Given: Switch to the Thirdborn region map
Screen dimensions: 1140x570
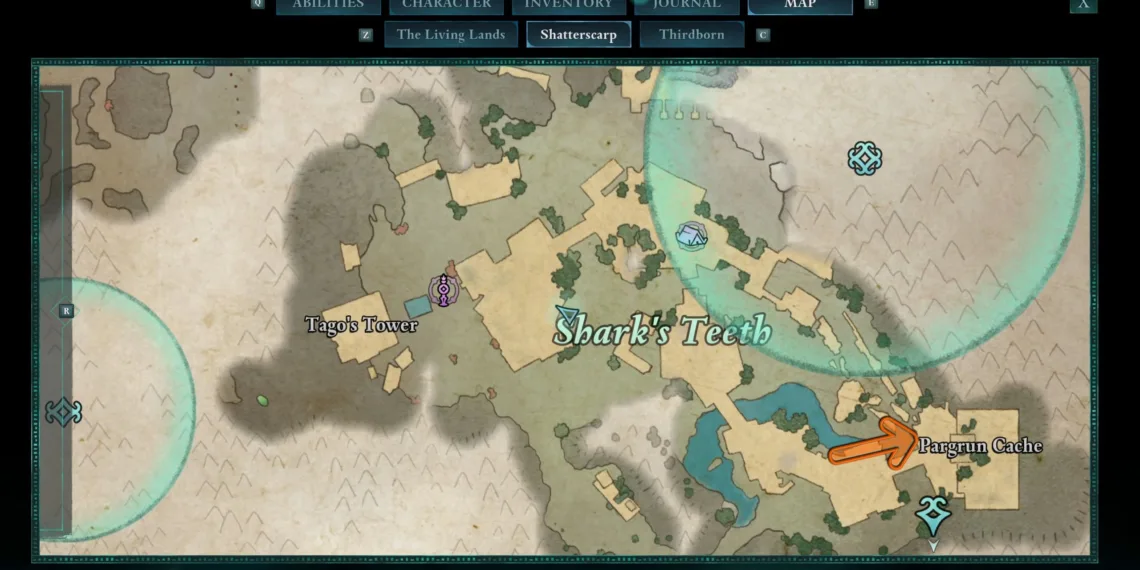Looking at the screenshot, I should [x=692, y=35].
